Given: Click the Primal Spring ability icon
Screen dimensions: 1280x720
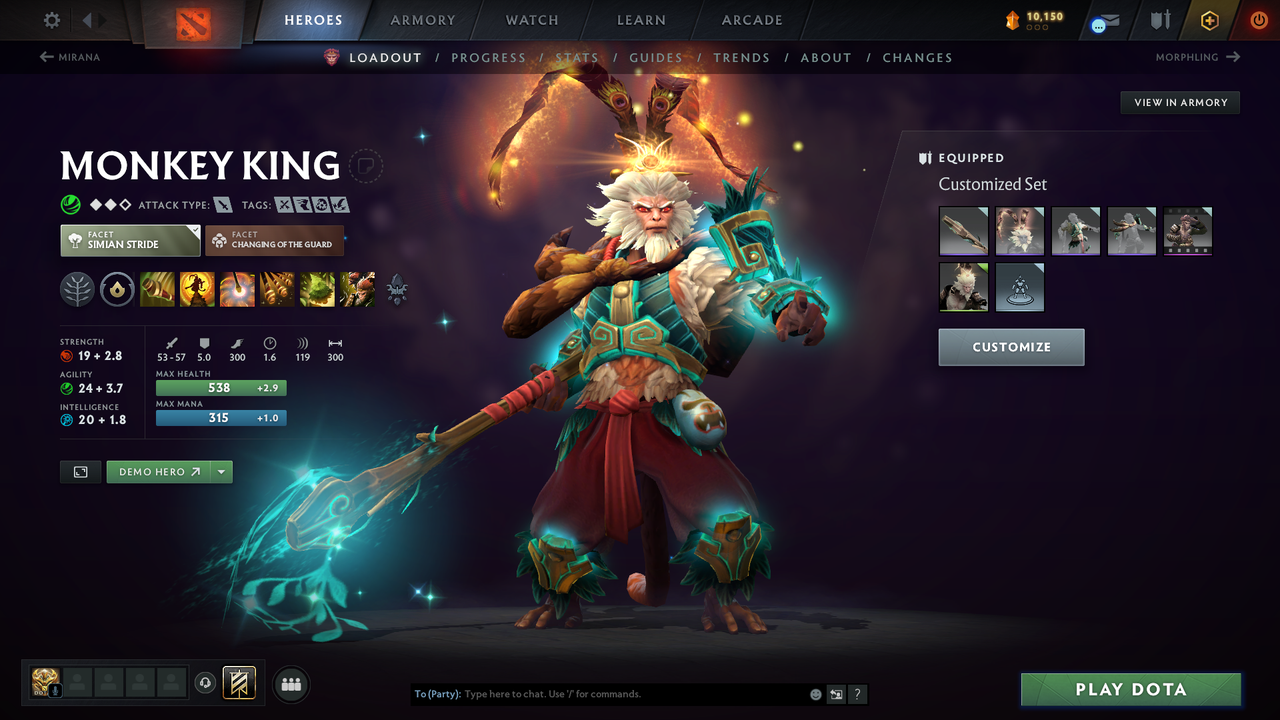Looking at the screenshot, I should click(x=237, y=289).
